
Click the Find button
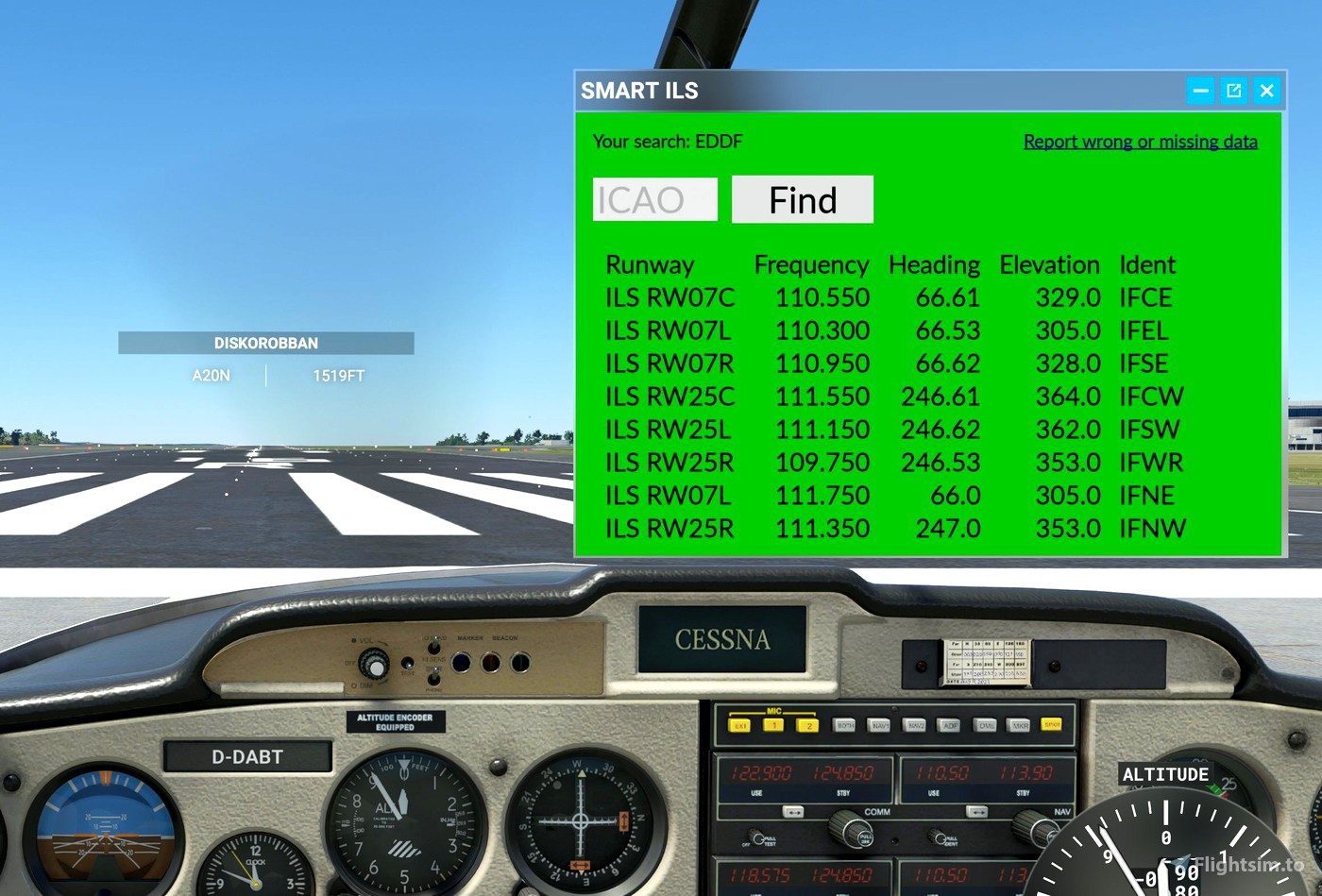[803, 199]
